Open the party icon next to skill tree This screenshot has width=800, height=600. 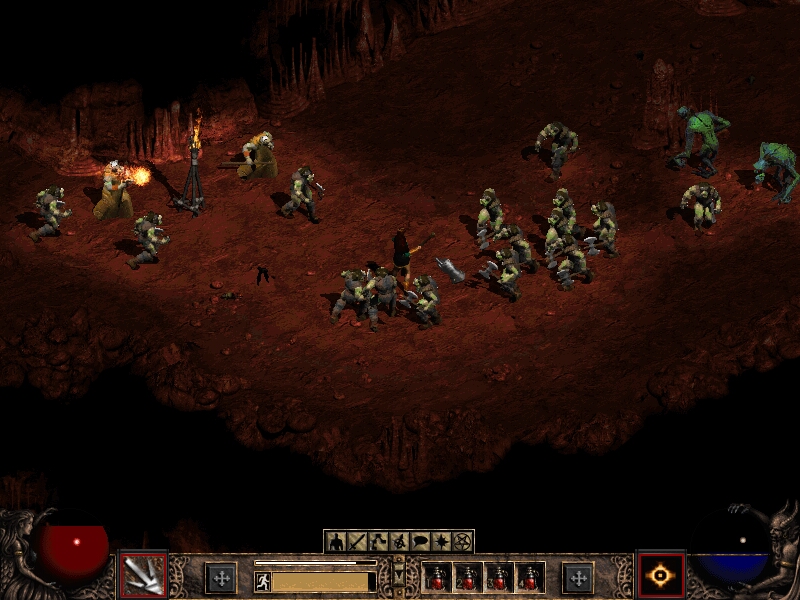[399, 542]
